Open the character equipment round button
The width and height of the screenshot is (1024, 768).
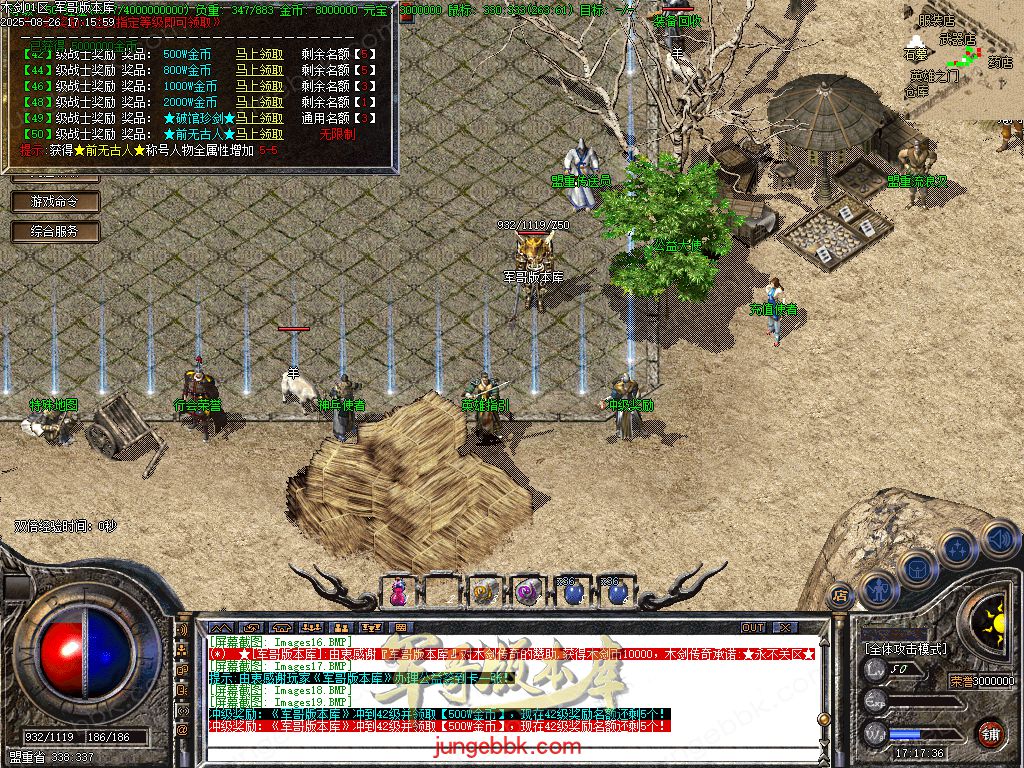click(x=877, y=589)
